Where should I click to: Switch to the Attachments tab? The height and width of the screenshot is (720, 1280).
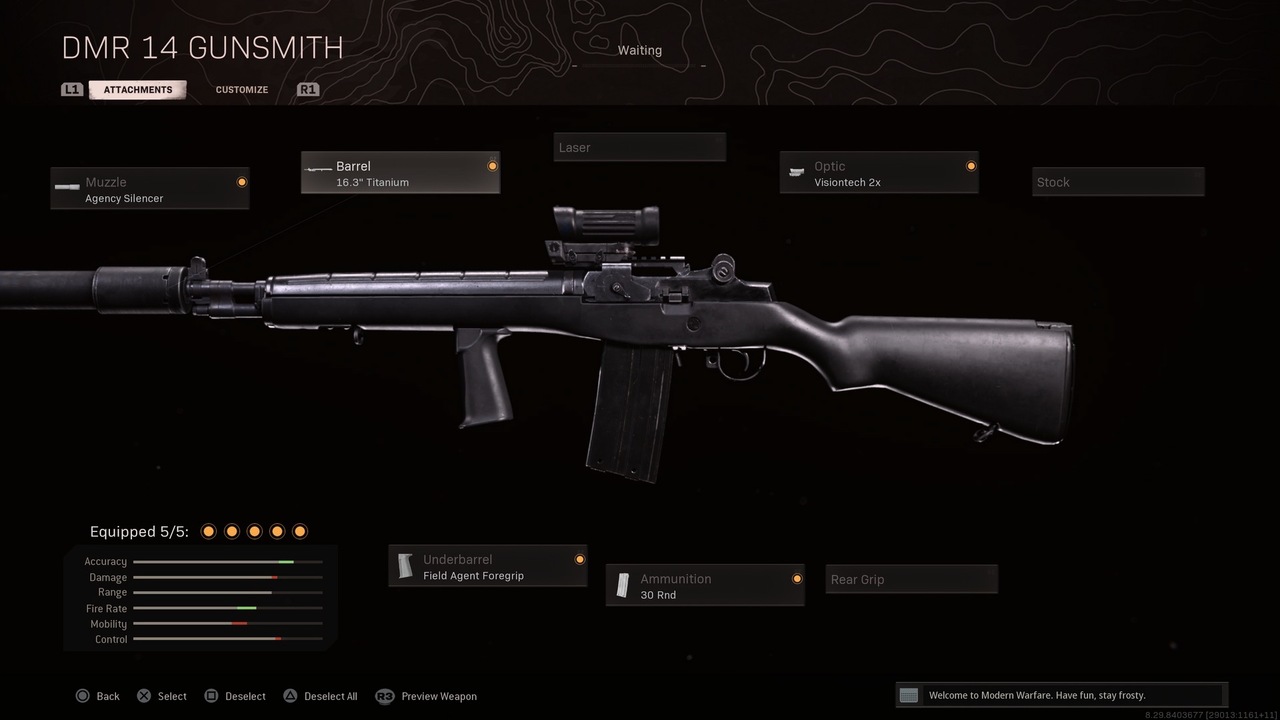[137, 90]
